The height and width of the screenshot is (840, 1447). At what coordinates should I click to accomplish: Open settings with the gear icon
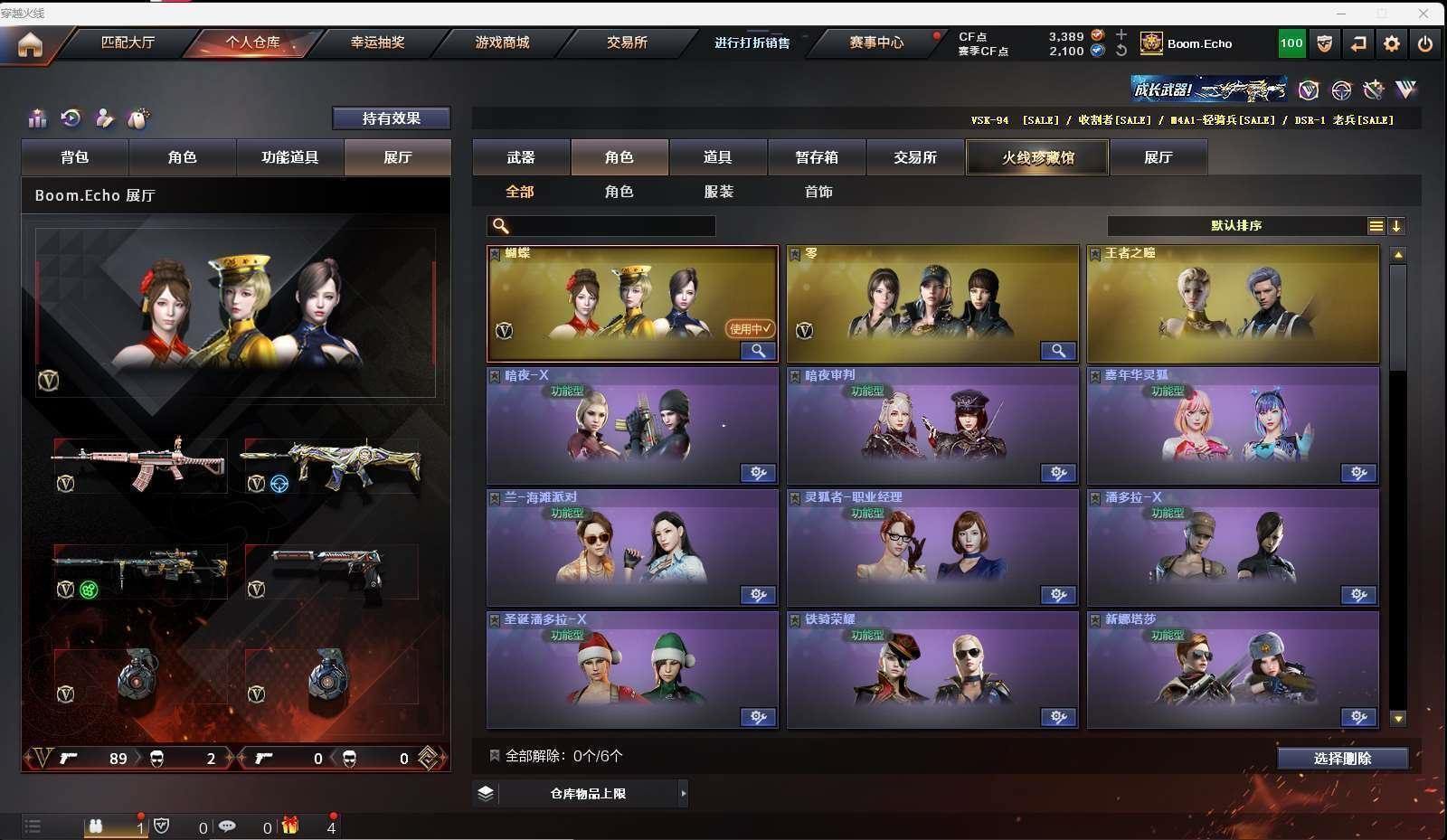[x=1392, y=43]
